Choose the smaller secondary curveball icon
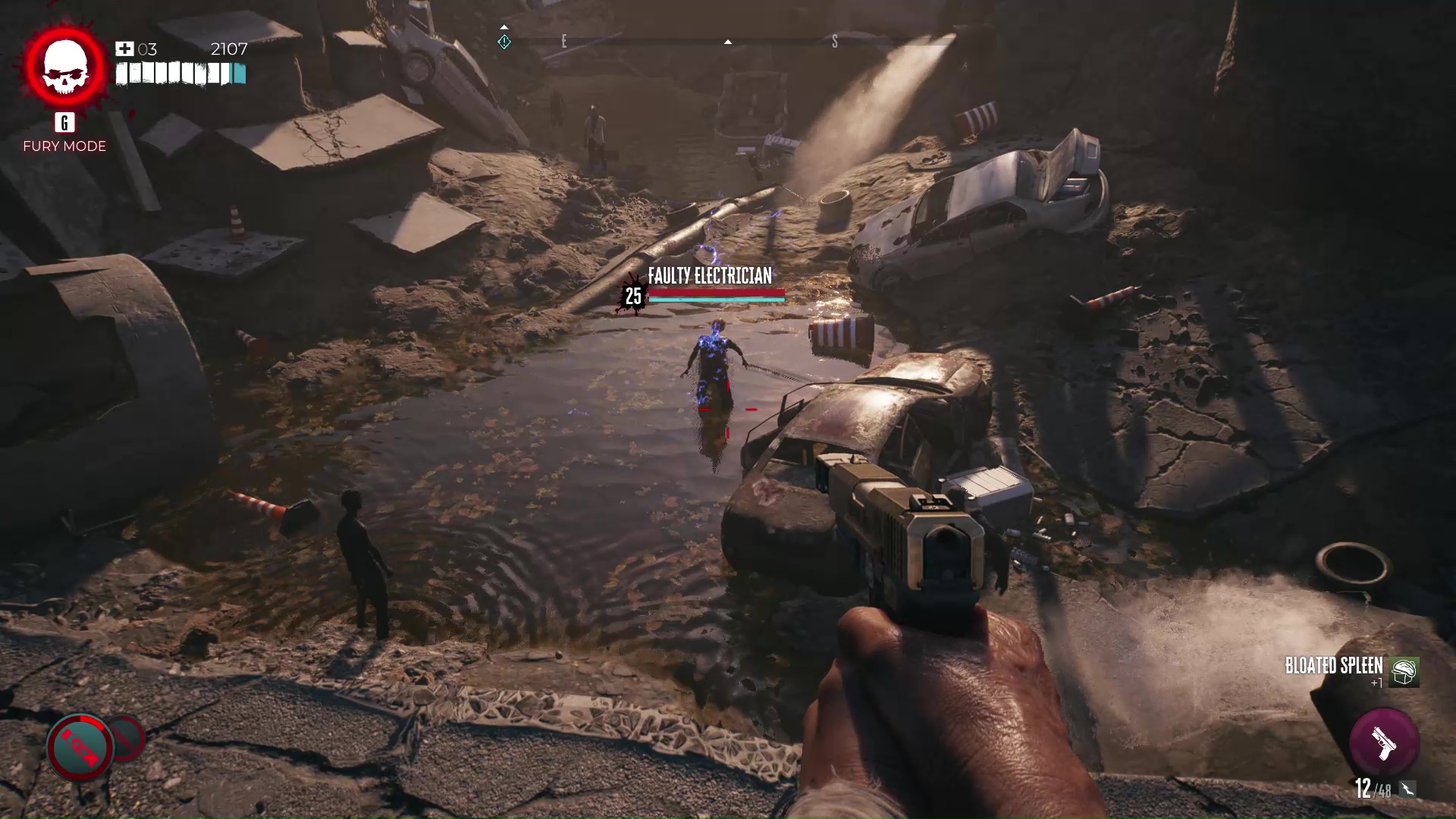 (x=127, y=737)
